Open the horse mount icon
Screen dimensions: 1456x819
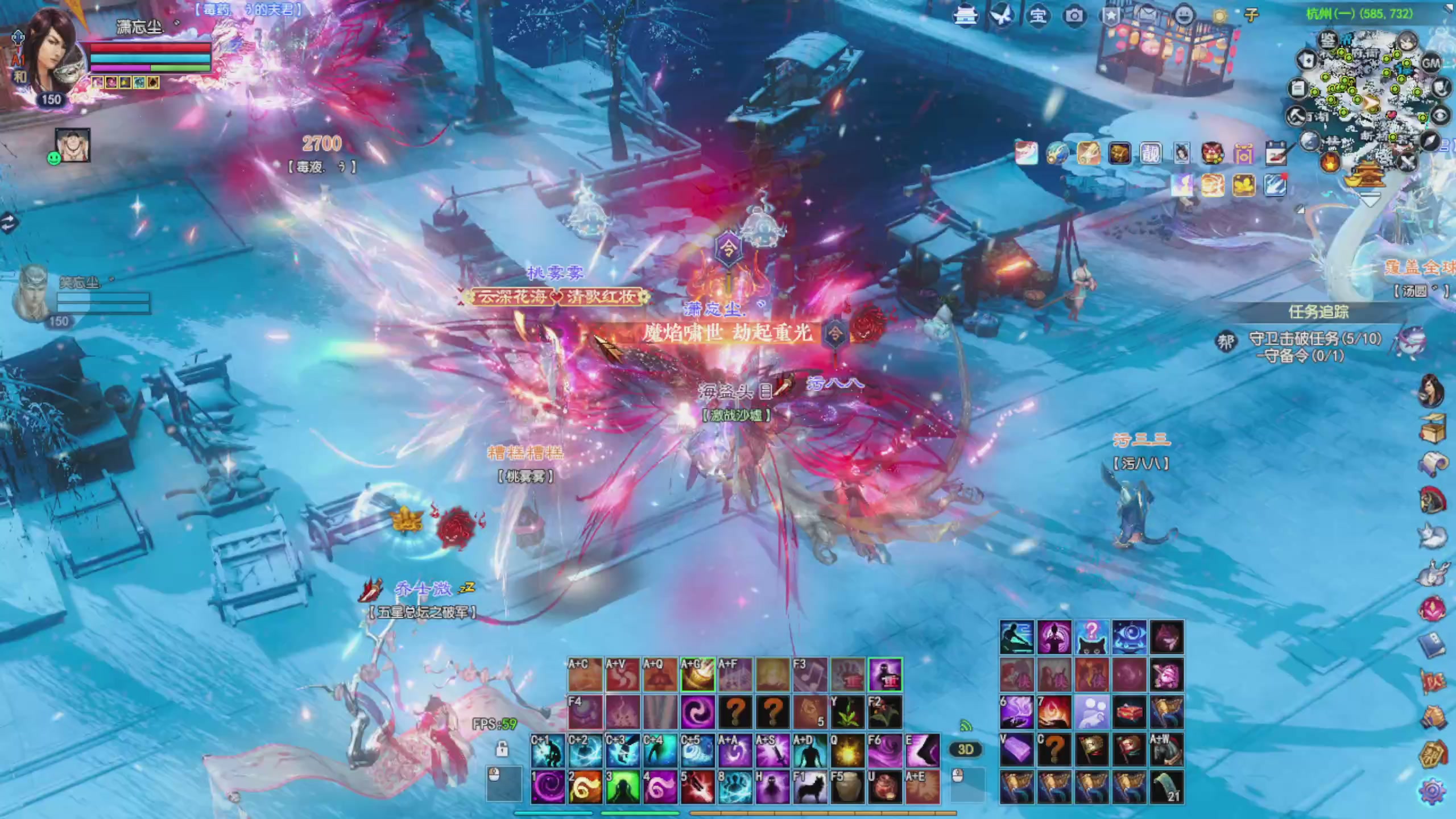1432,573
